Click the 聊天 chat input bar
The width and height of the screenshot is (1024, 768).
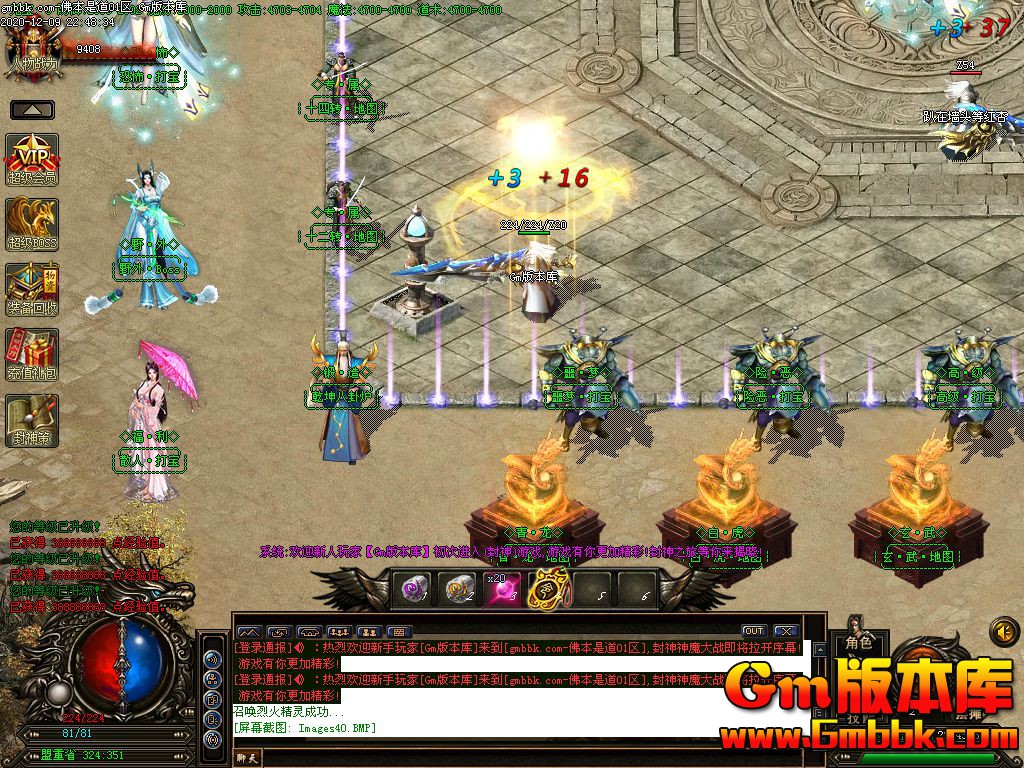coord(500,759)
